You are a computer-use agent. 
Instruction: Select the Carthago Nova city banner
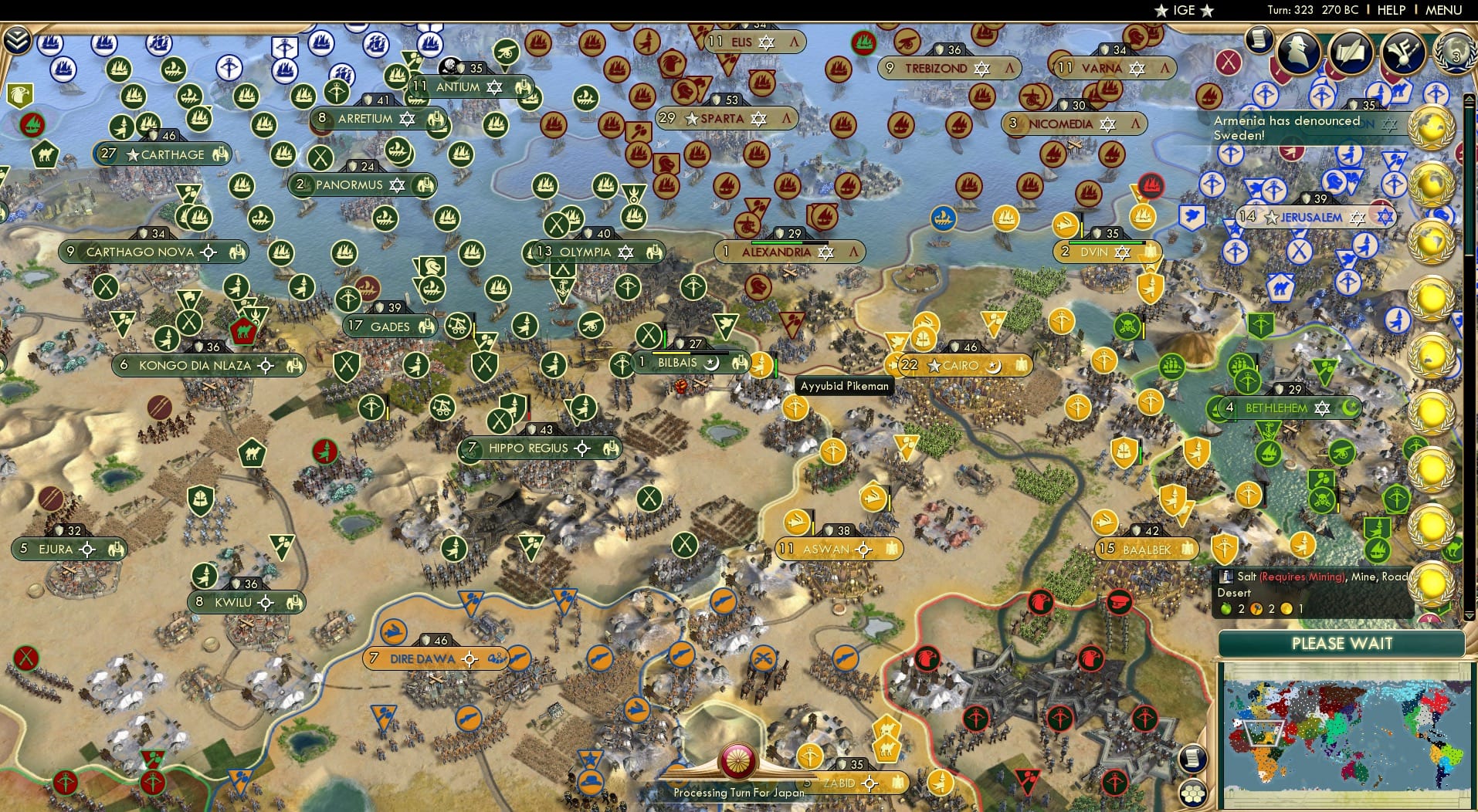[x=153, y=252]
